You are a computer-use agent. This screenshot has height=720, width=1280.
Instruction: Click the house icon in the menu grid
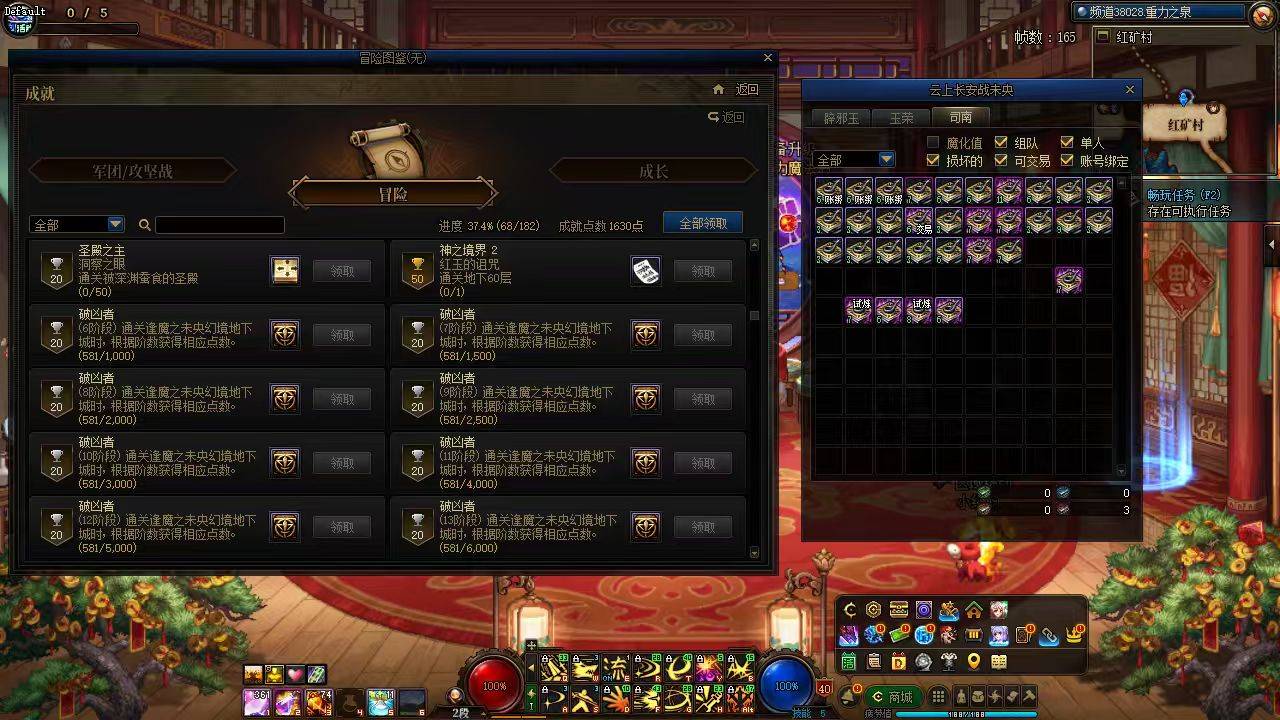coord(974,611)
